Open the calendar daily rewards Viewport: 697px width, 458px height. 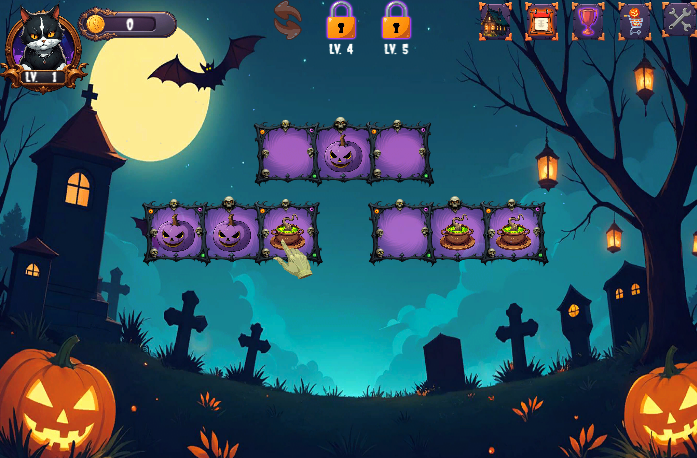[541, 20]
